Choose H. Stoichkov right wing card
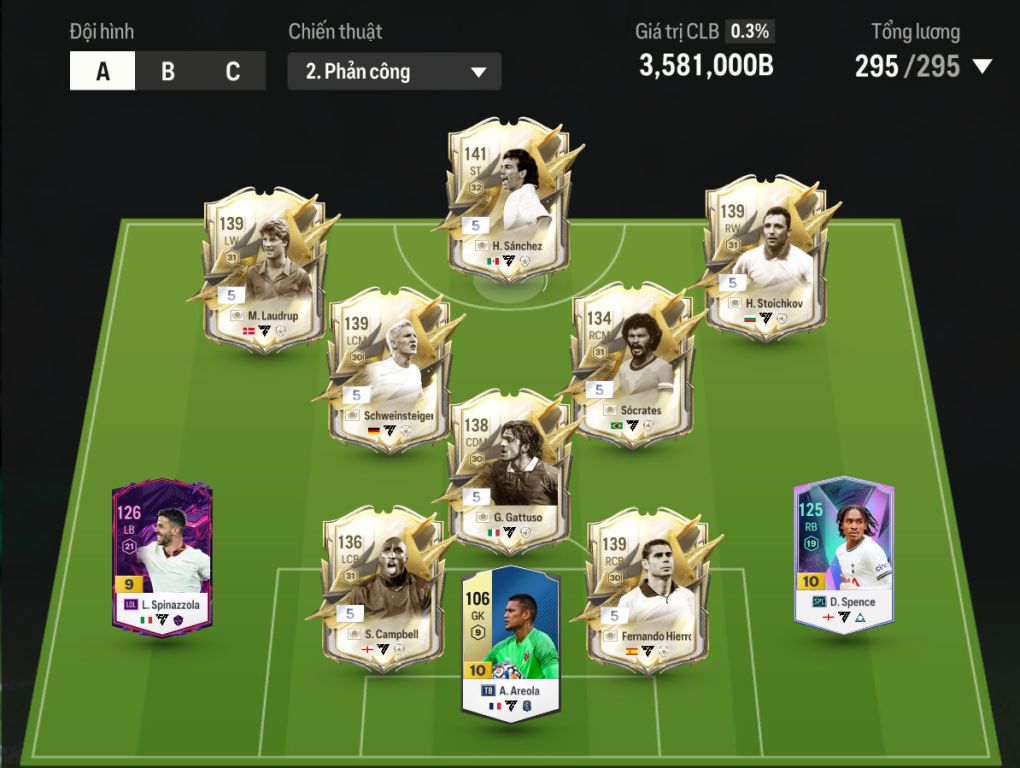Image resolution: width=1020 pixels, height=768 pixels. [x=766, y=257]
